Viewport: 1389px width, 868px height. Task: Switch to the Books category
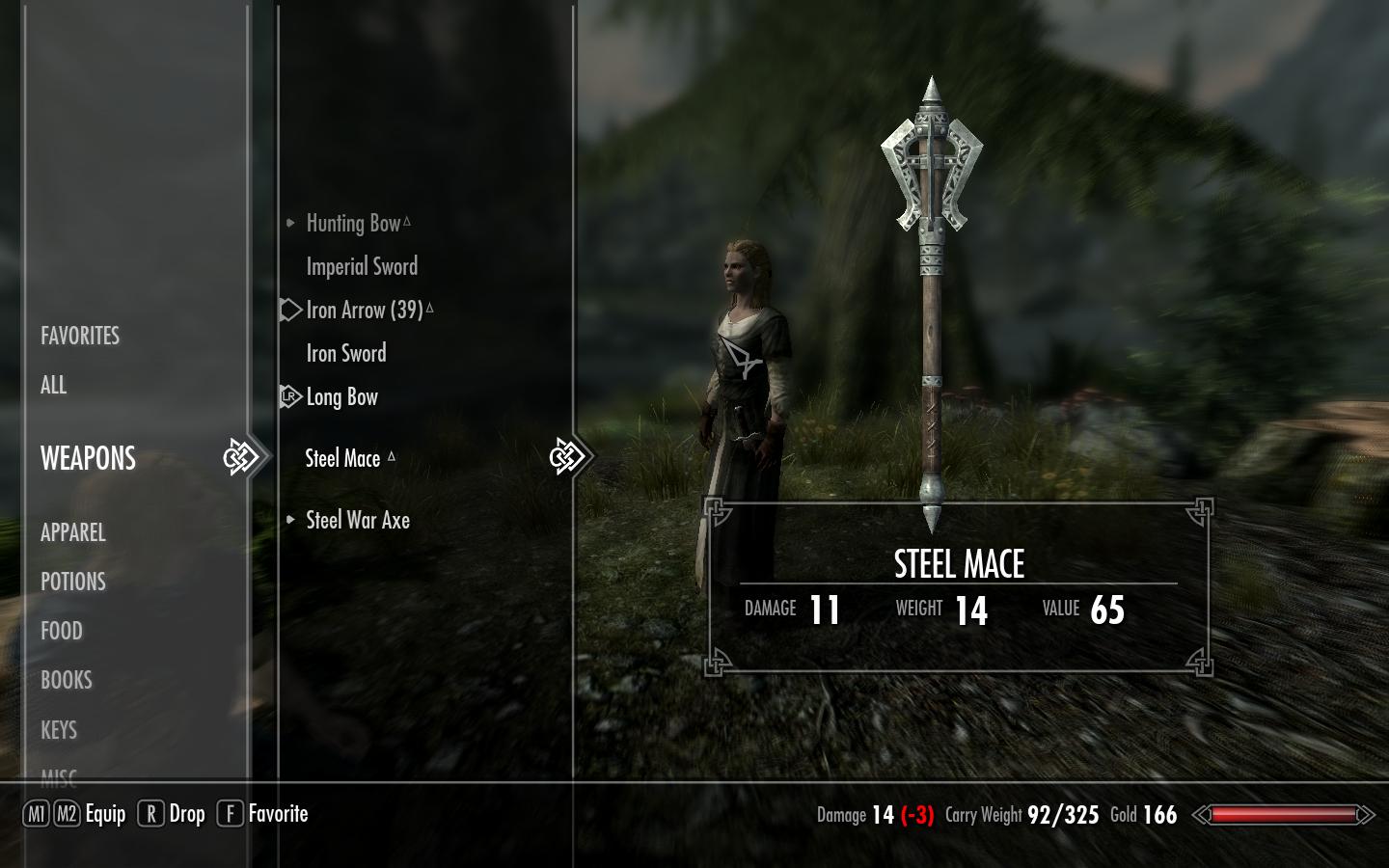[67, 680]
